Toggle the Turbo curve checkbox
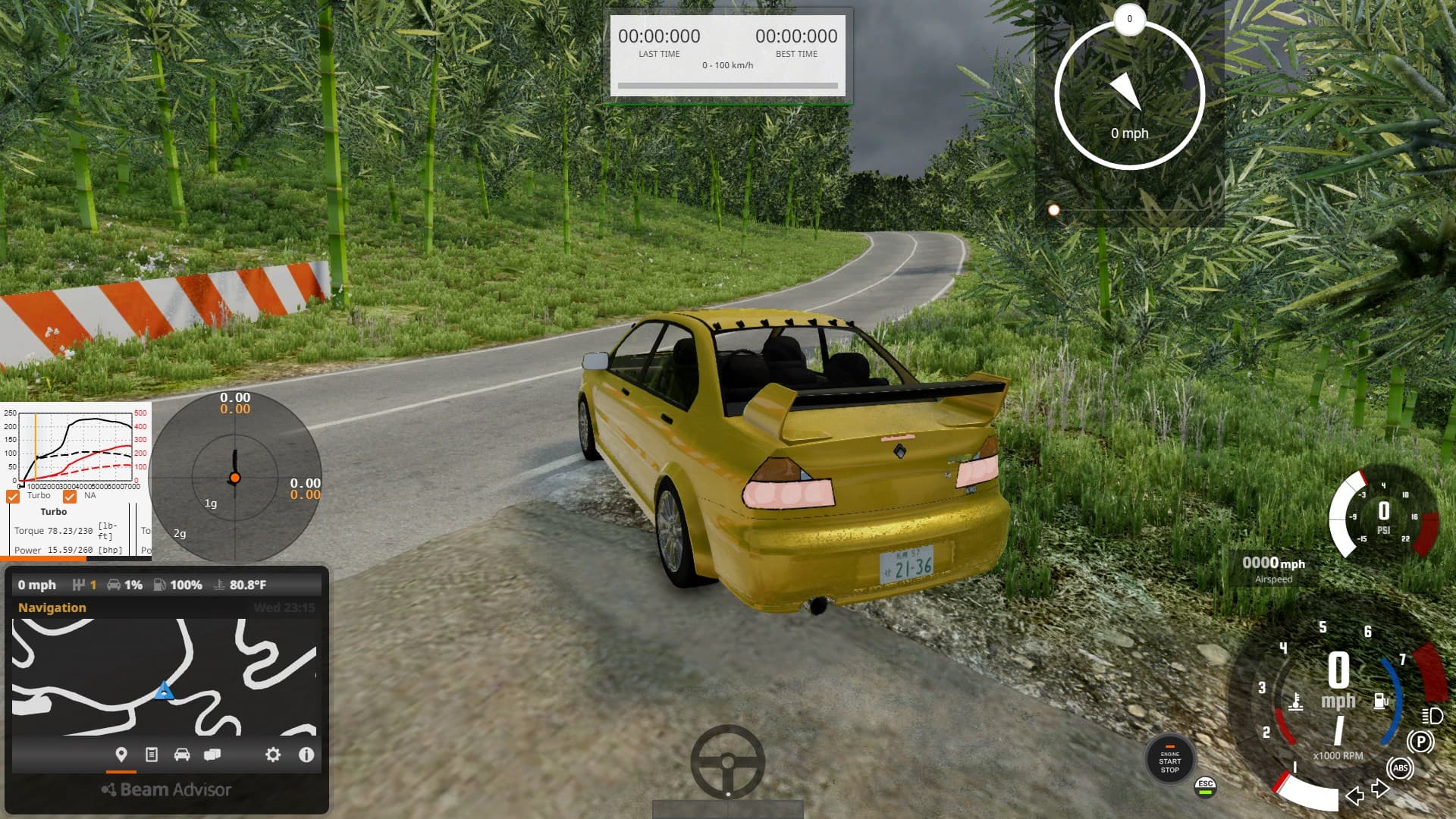The image size is (1456, 819). (13, 497)
